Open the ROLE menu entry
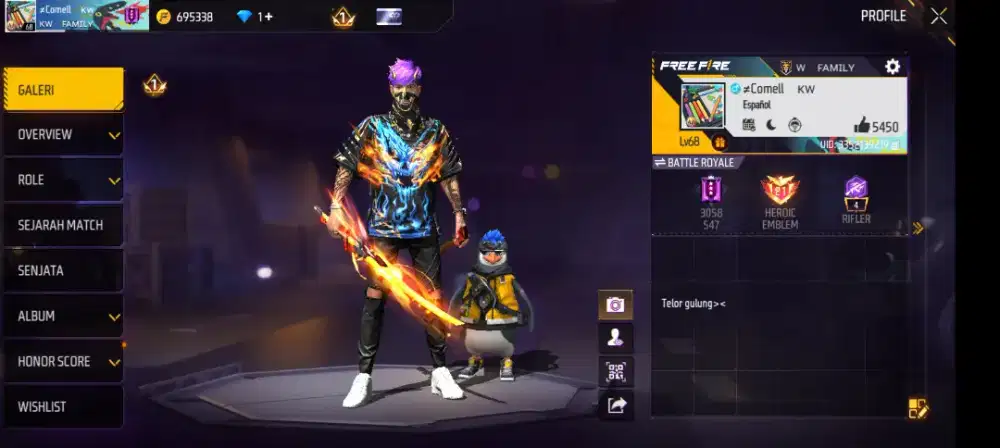Viewport: 1000px width, 448px height. click(63, 180)
